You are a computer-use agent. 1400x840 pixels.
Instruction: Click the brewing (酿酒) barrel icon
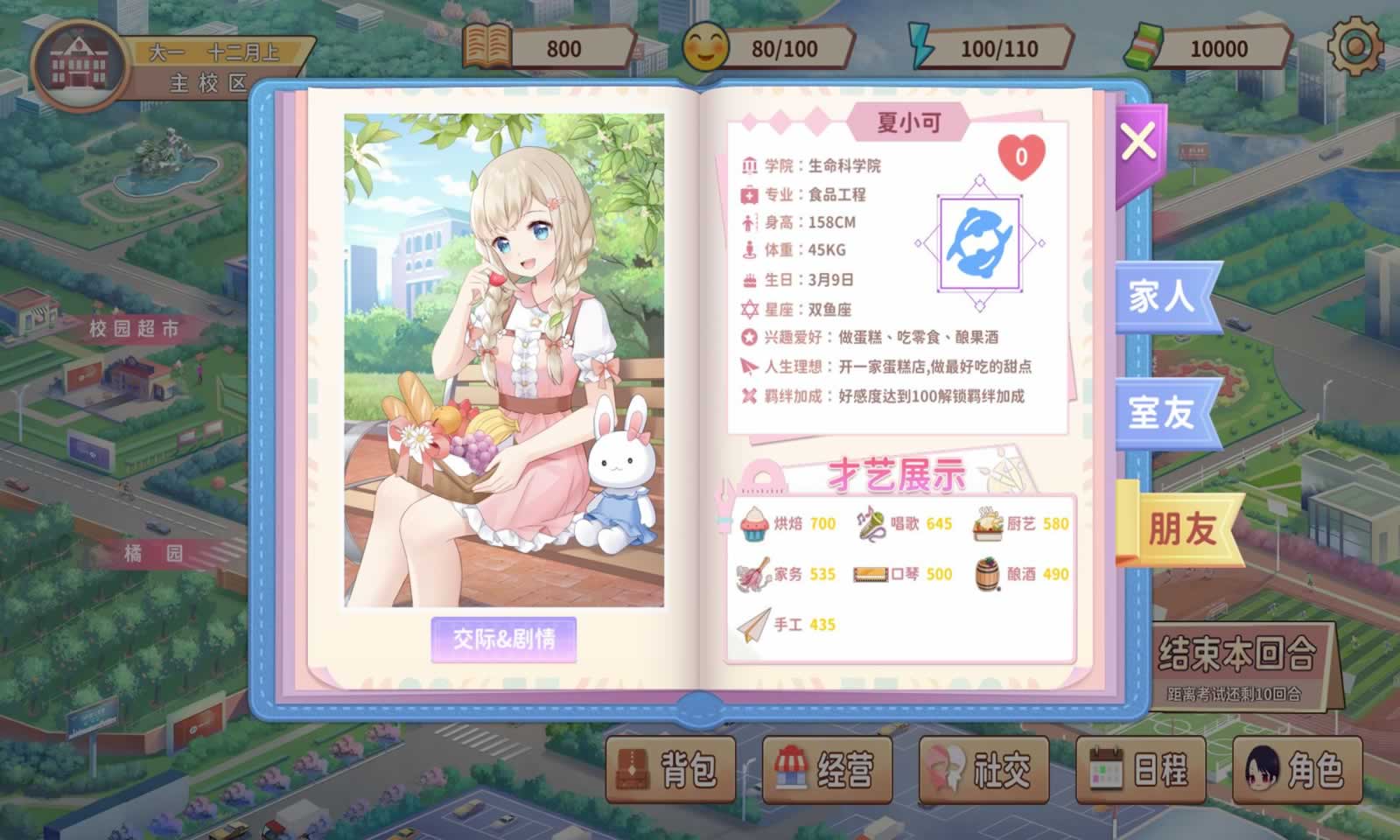tap(985, 575)
